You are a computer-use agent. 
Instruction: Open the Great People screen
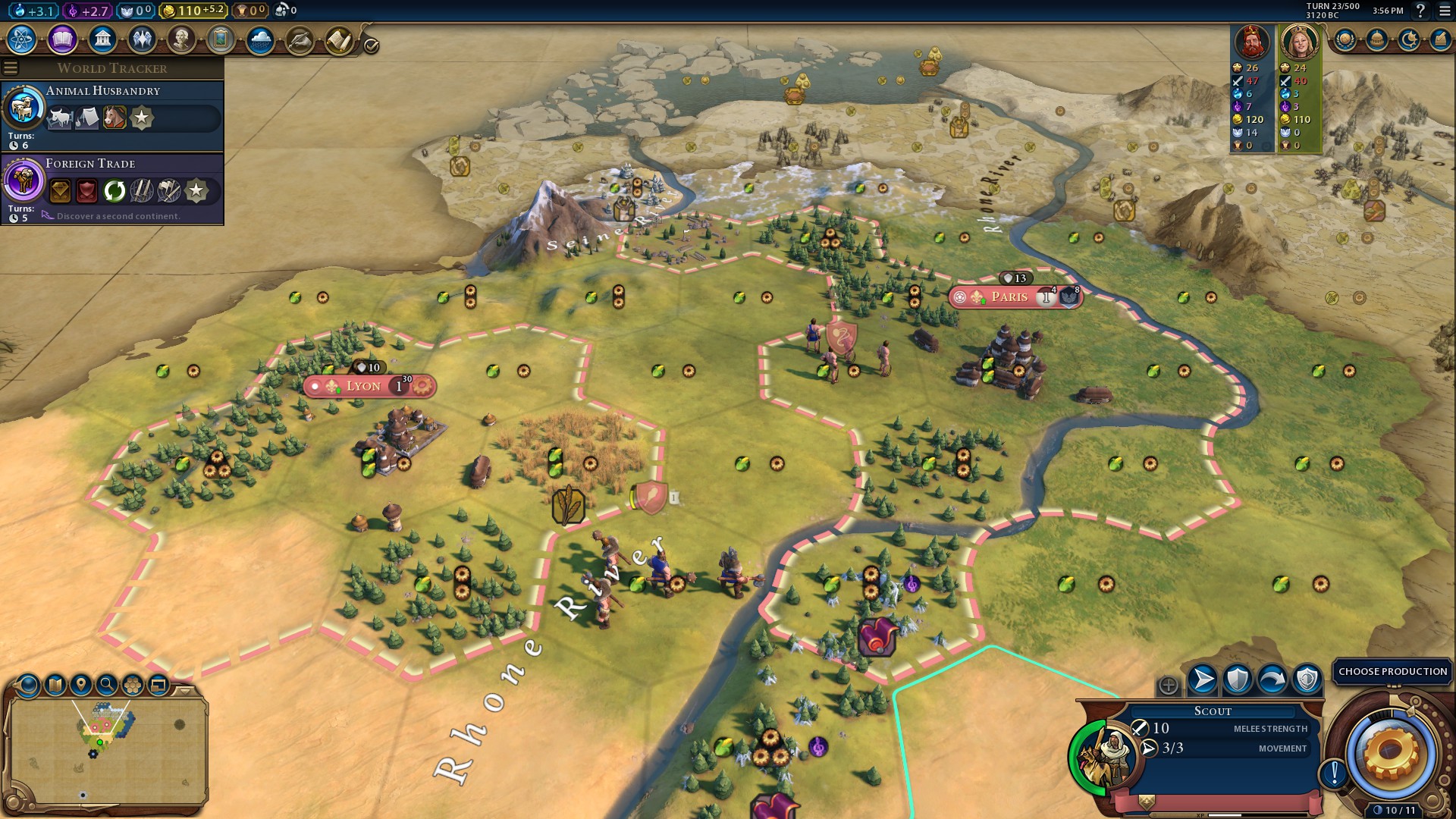click(181, 39)
